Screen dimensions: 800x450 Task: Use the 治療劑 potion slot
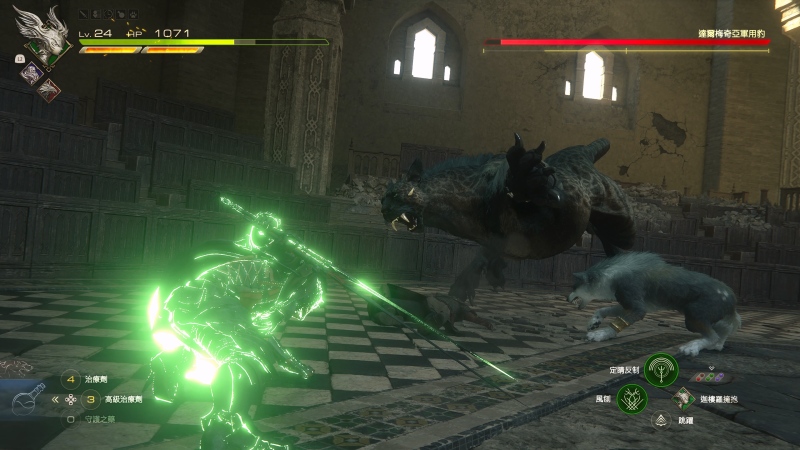pos(70,380)
